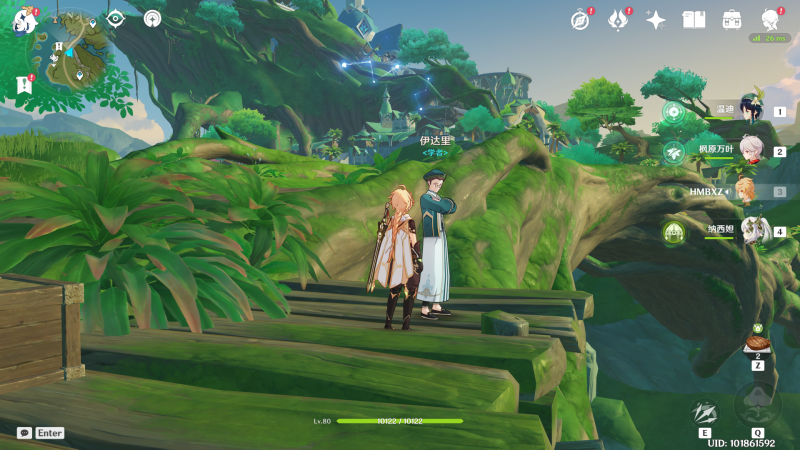The image size is (800, 450).
Task: Open the Adventurer Handbook compass icon
Action: coord(580,20)
